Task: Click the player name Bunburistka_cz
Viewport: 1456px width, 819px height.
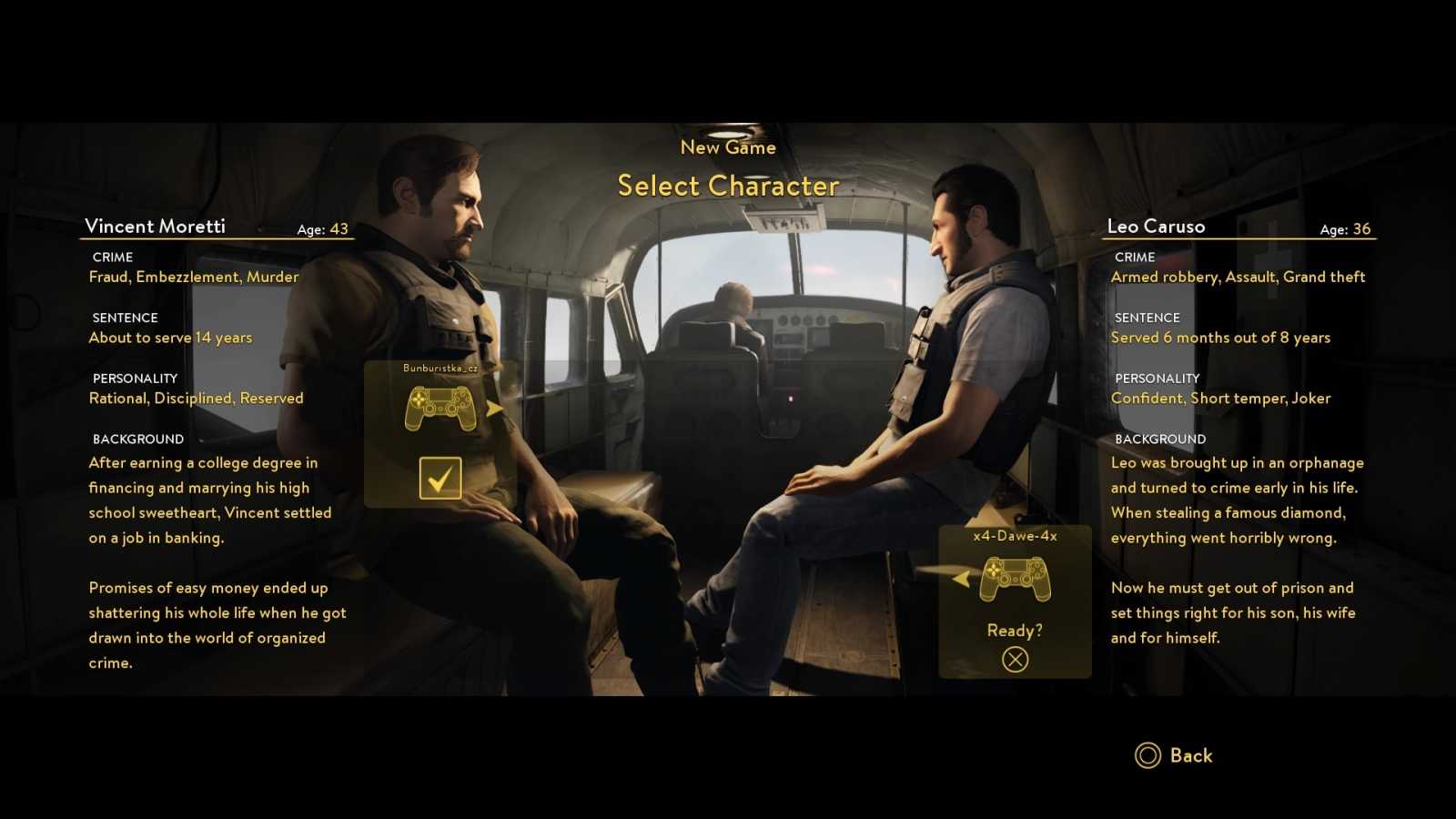Action: point(441,368)
